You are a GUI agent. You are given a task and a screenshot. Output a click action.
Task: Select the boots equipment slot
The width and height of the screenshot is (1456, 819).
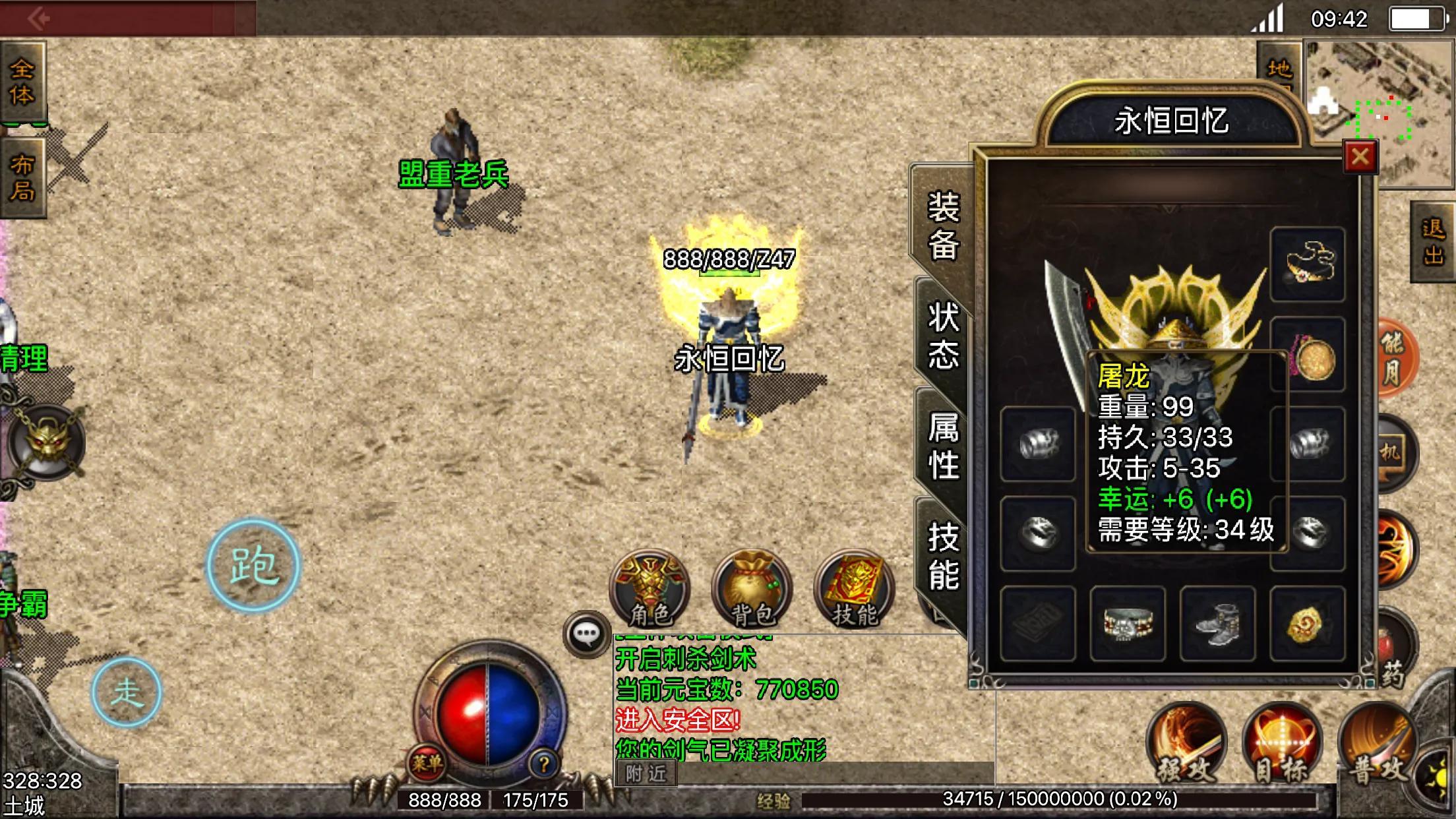pyautogui.click(x=1217, y=624)
